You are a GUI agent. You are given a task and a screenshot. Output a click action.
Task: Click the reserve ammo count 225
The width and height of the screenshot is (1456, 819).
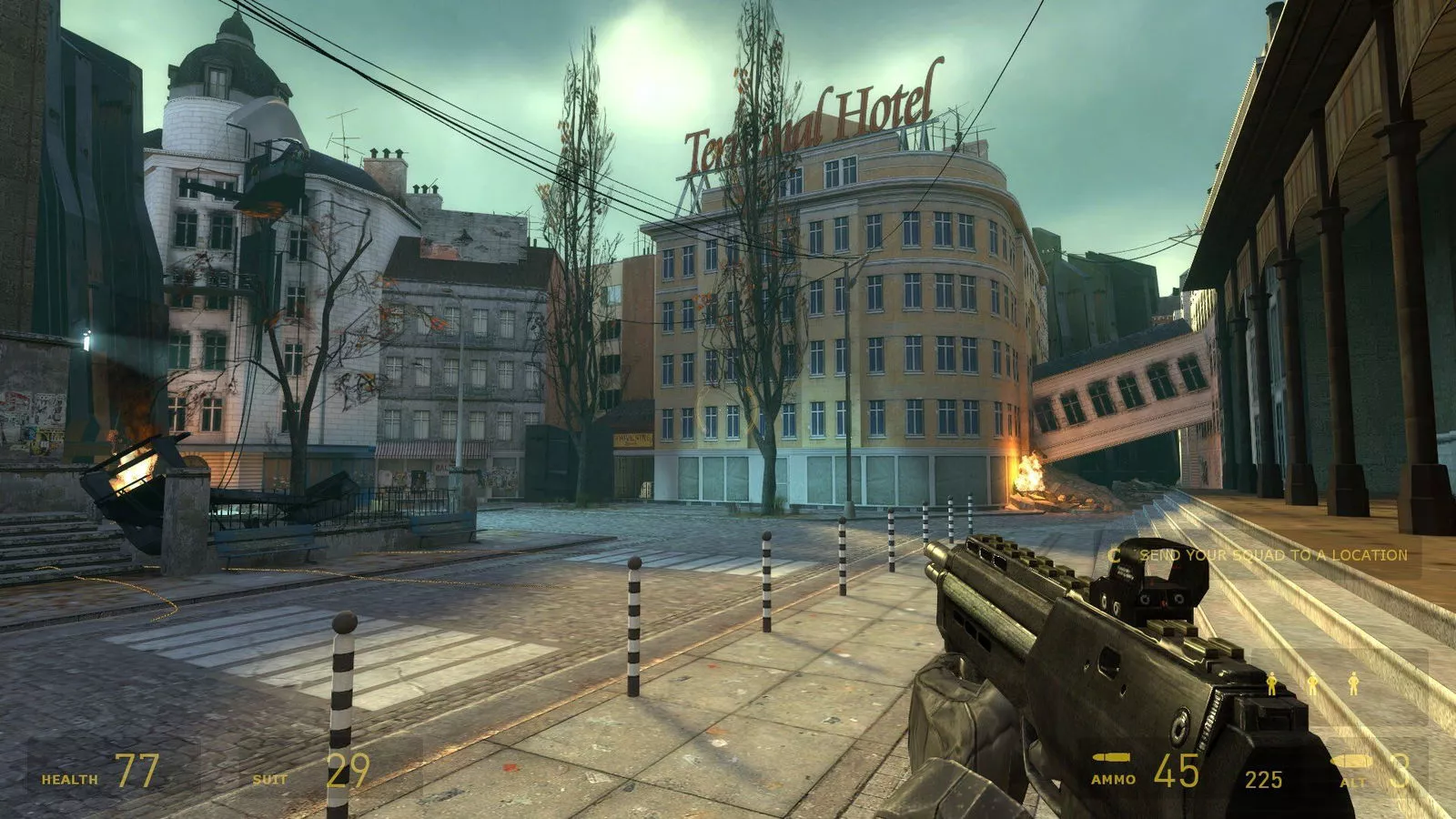click(x=1264, y=778)
